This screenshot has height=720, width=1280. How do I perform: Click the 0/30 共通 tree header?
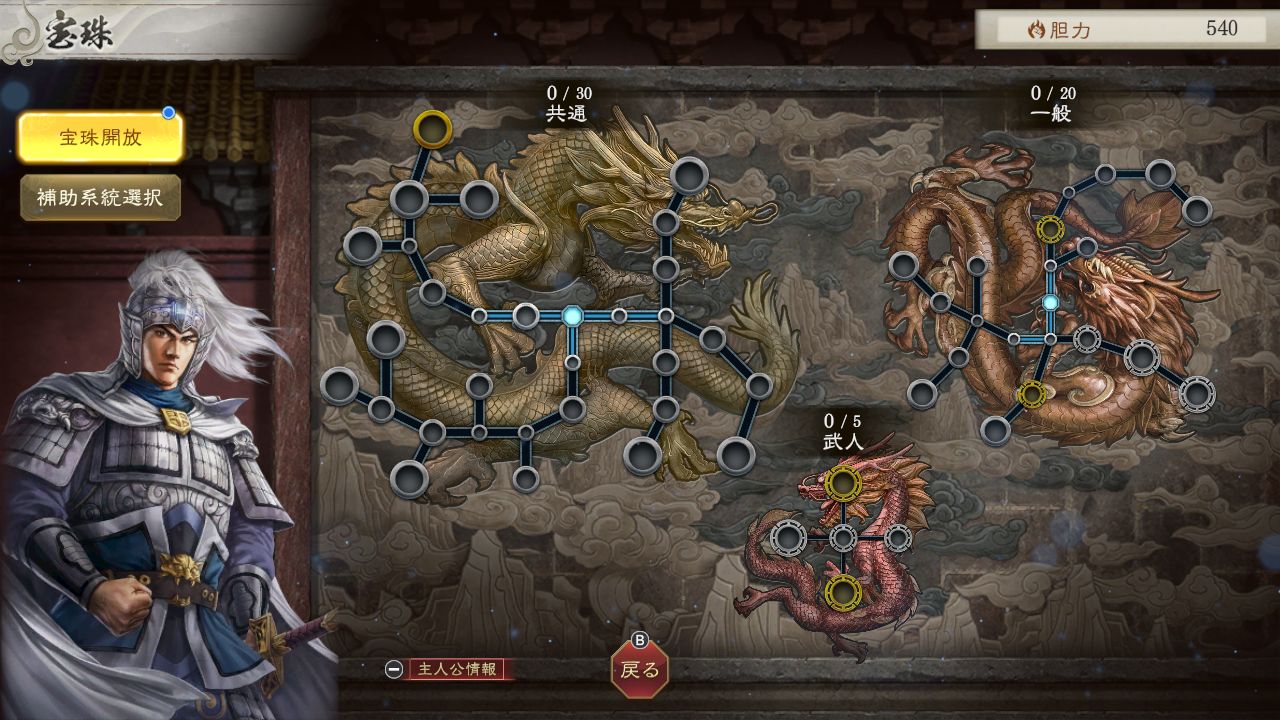click(570, 103)
